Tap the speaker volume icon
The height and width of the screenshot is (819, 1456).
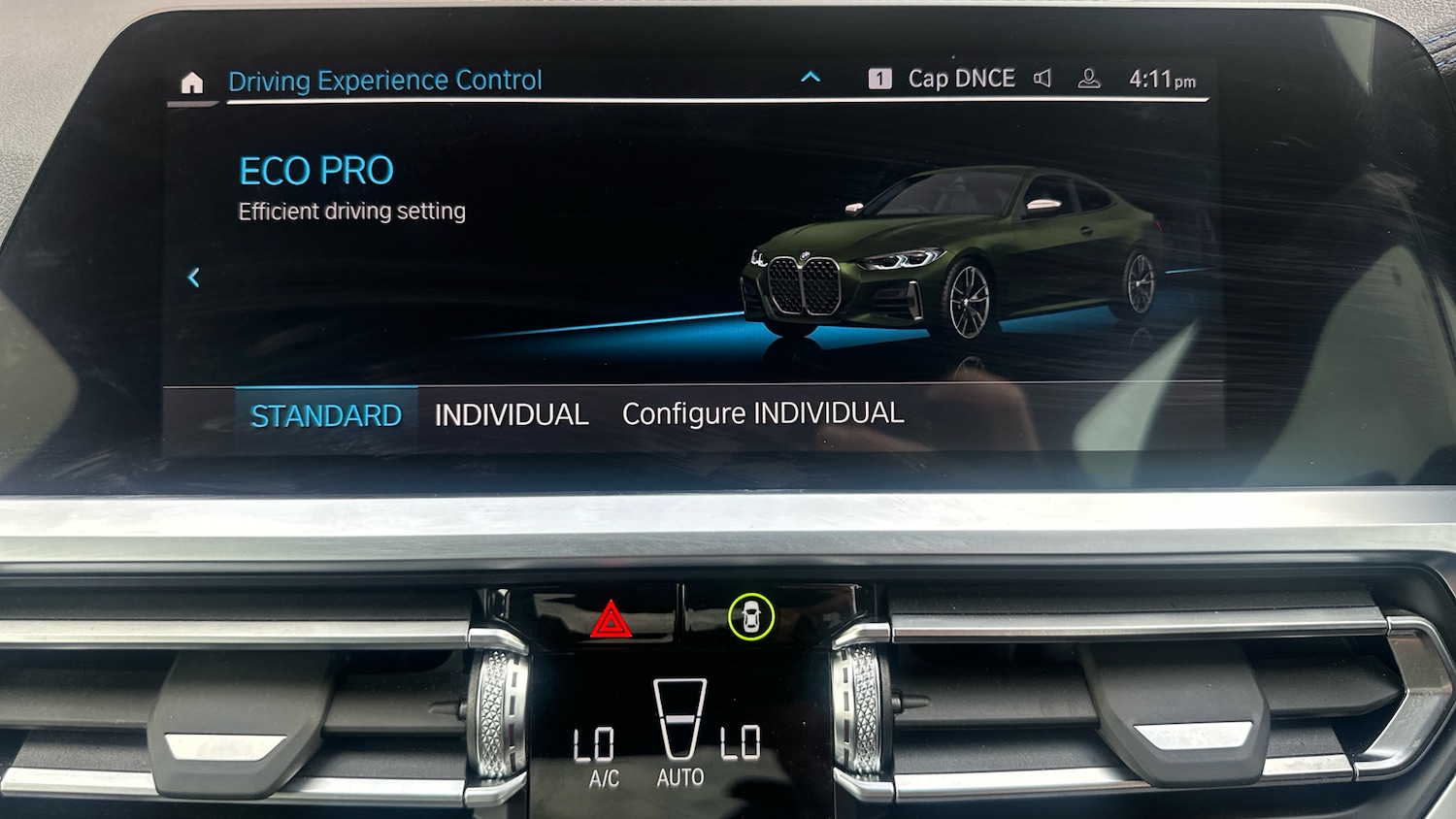pyautogui.click(x=1042, y=79)
